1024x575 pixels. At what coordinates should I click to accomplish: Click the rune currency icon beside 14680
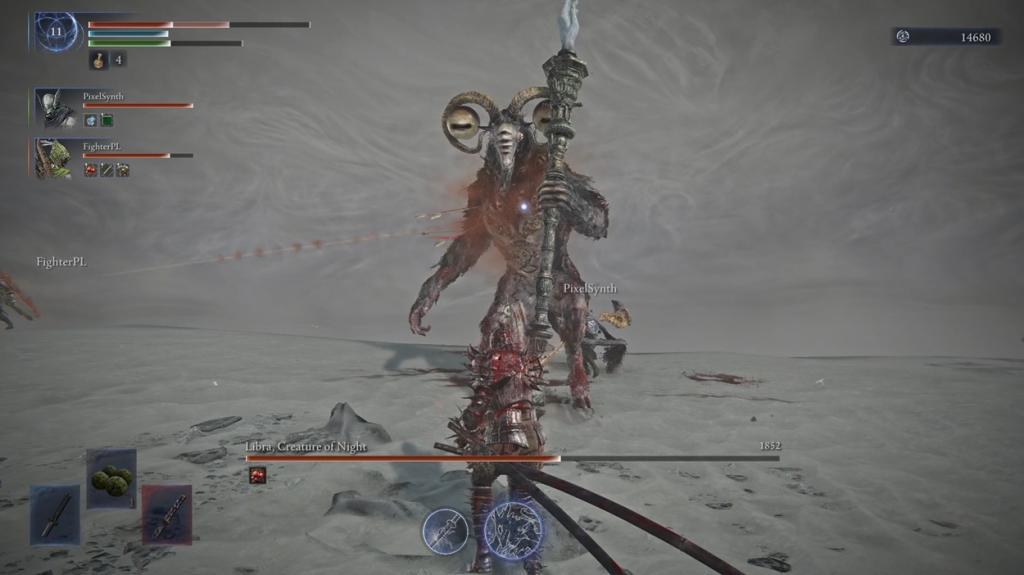pos(903,37)
